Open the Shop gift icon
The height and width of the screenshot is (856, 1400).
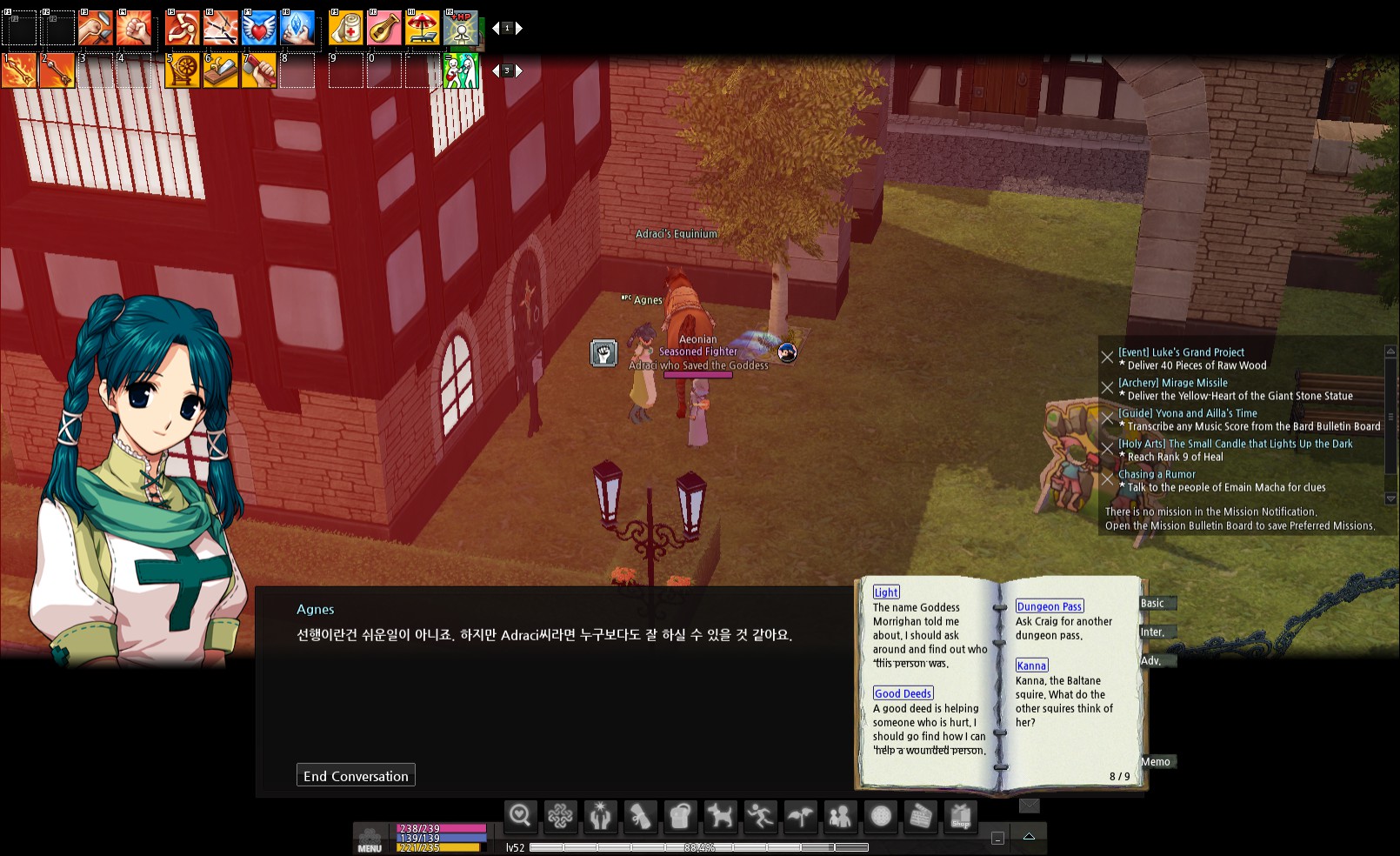[962, 817]
